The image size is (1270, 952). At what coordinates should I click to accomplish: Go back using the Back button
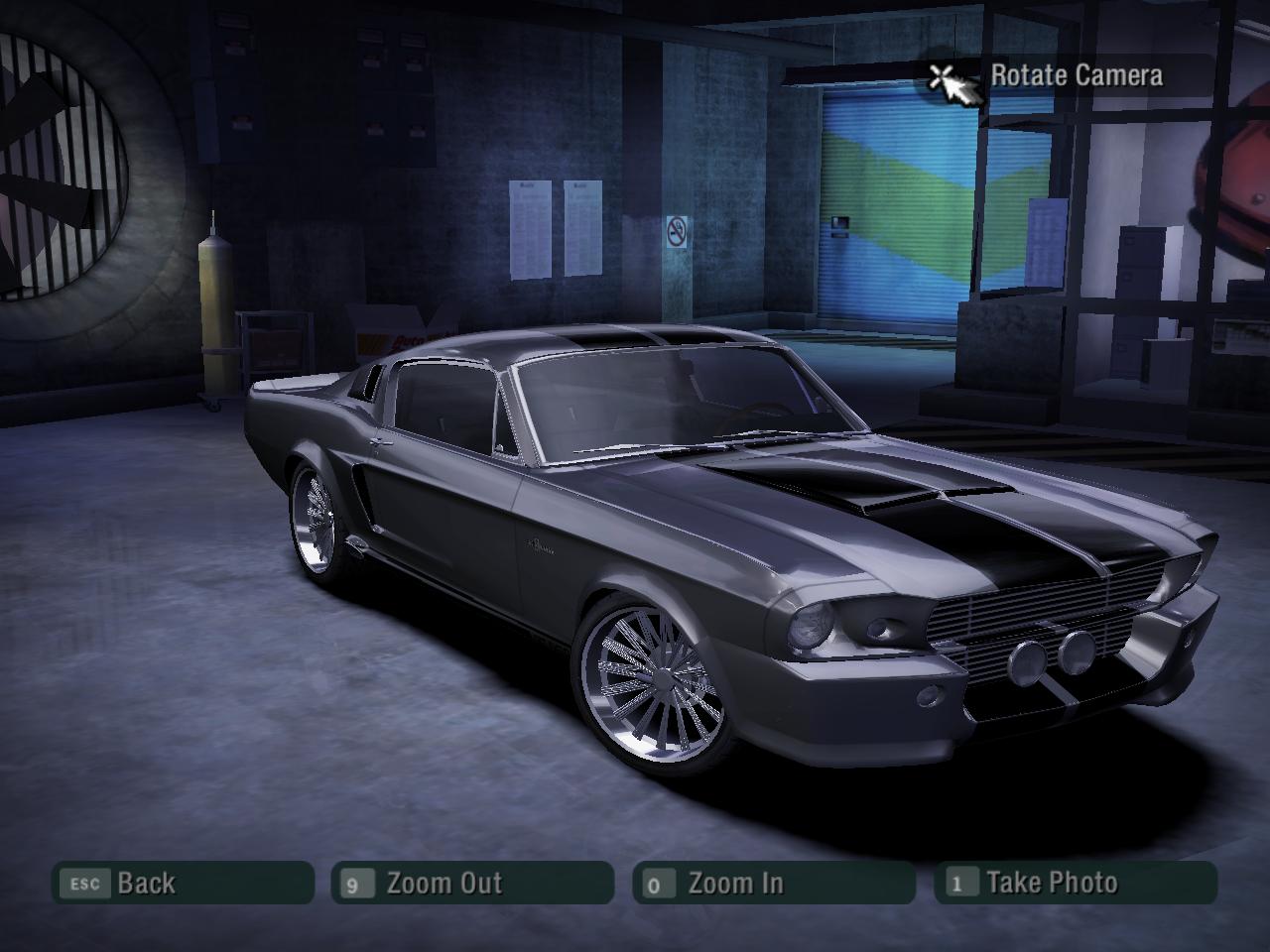[x=183, y=883]
